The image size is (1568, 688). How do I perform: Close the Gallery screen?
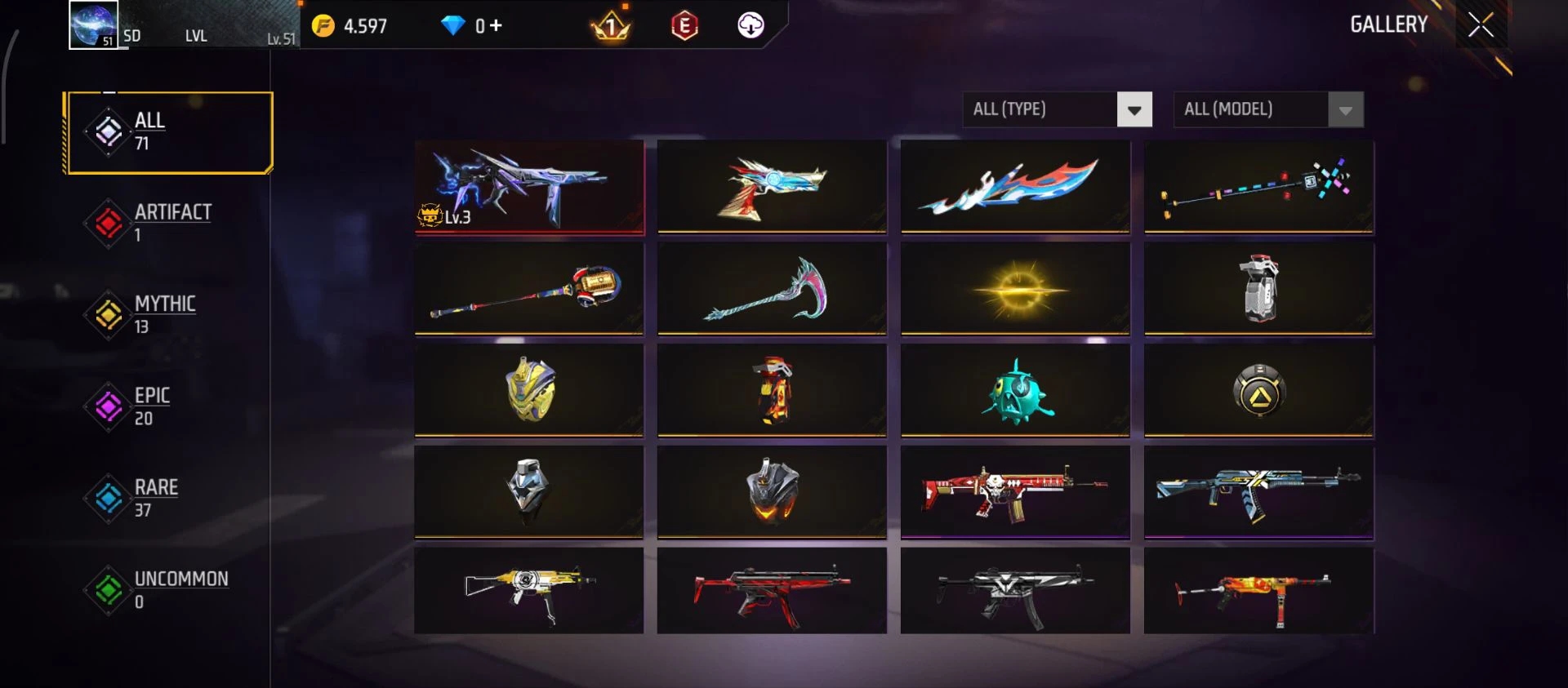1480,24
